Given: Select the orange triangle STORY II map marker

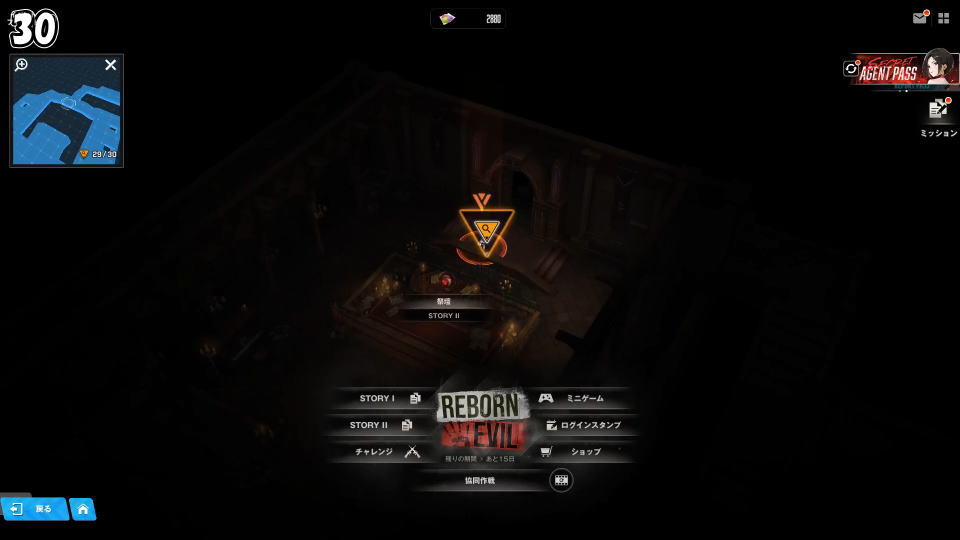Looking at the screenshot, I should pos(481,232).
